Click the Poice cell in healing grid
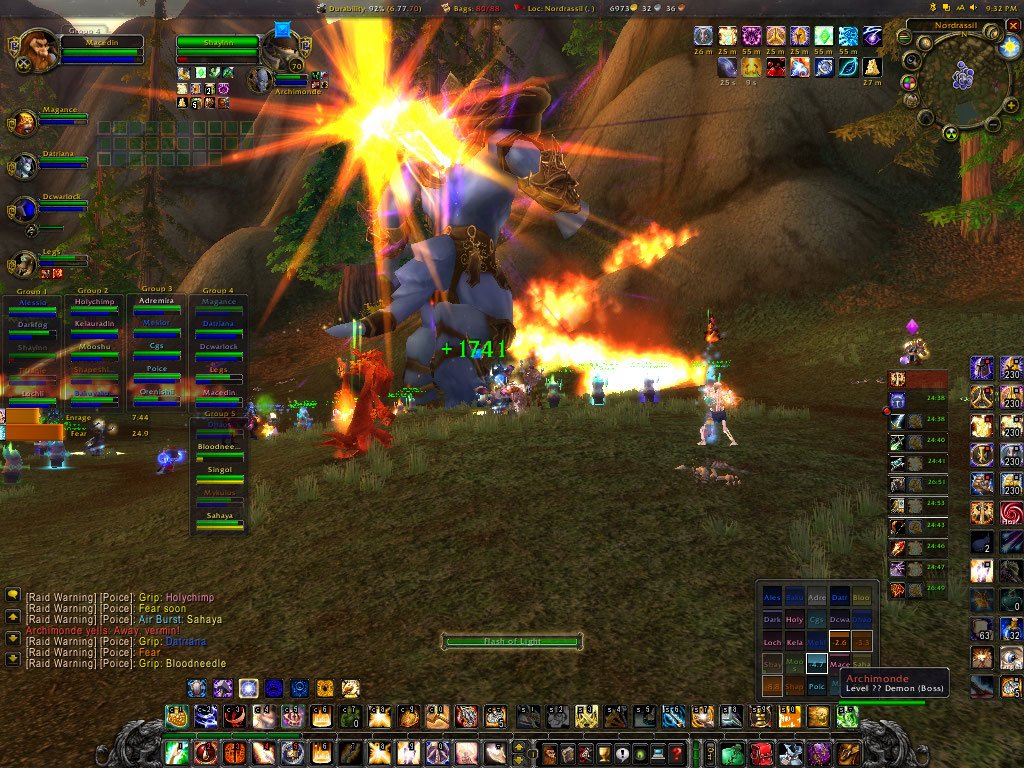This screenshot has height=768, width=1024. point(817,686)
